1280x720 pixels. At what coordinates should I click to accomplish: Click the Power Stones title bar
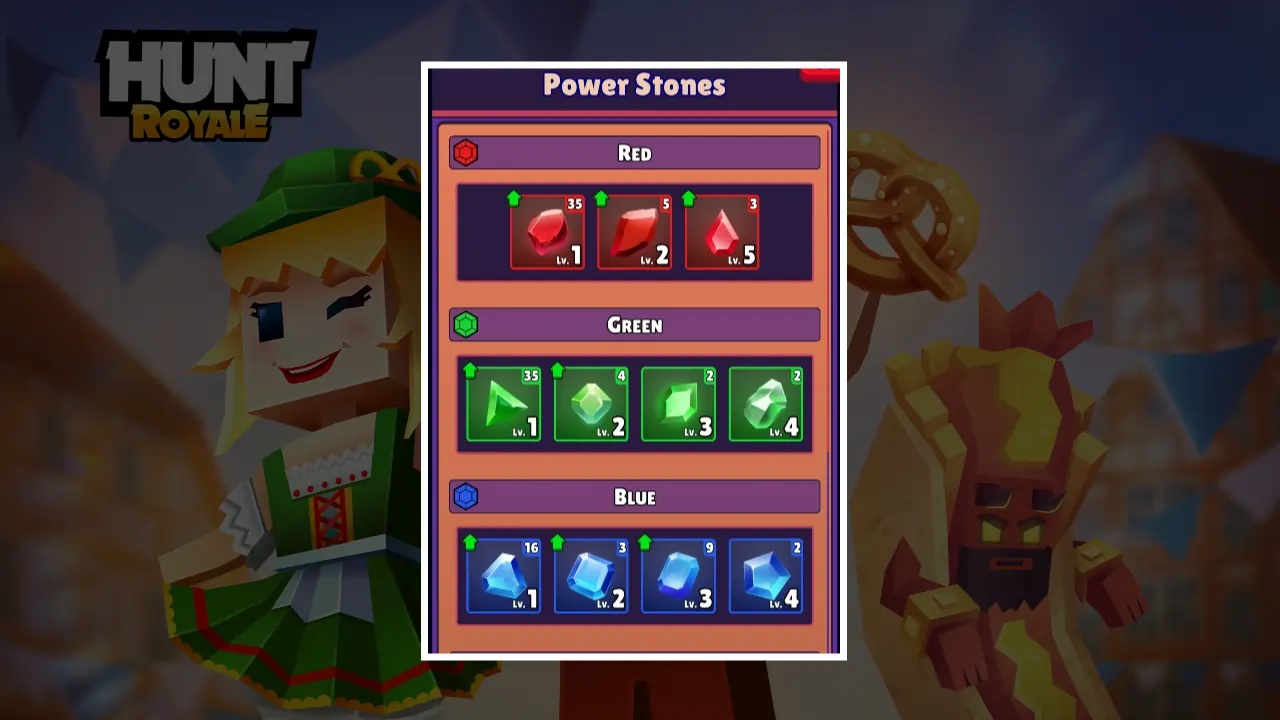[634, 86]
